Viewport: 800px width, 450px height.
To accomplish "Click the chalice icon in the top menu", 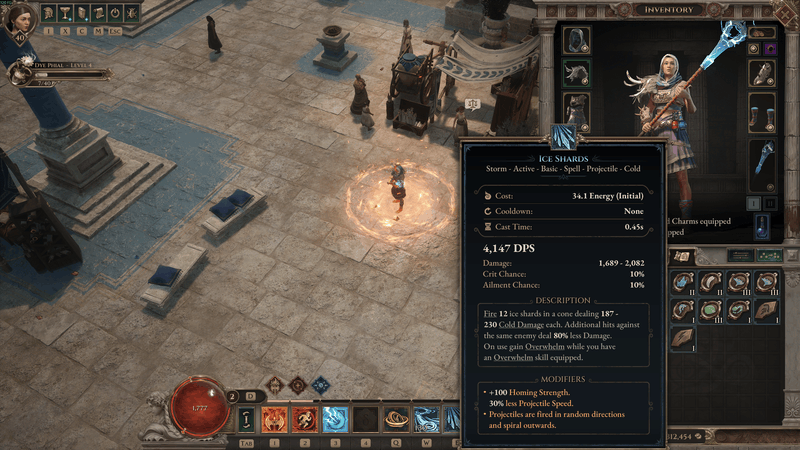I will 64,13.
